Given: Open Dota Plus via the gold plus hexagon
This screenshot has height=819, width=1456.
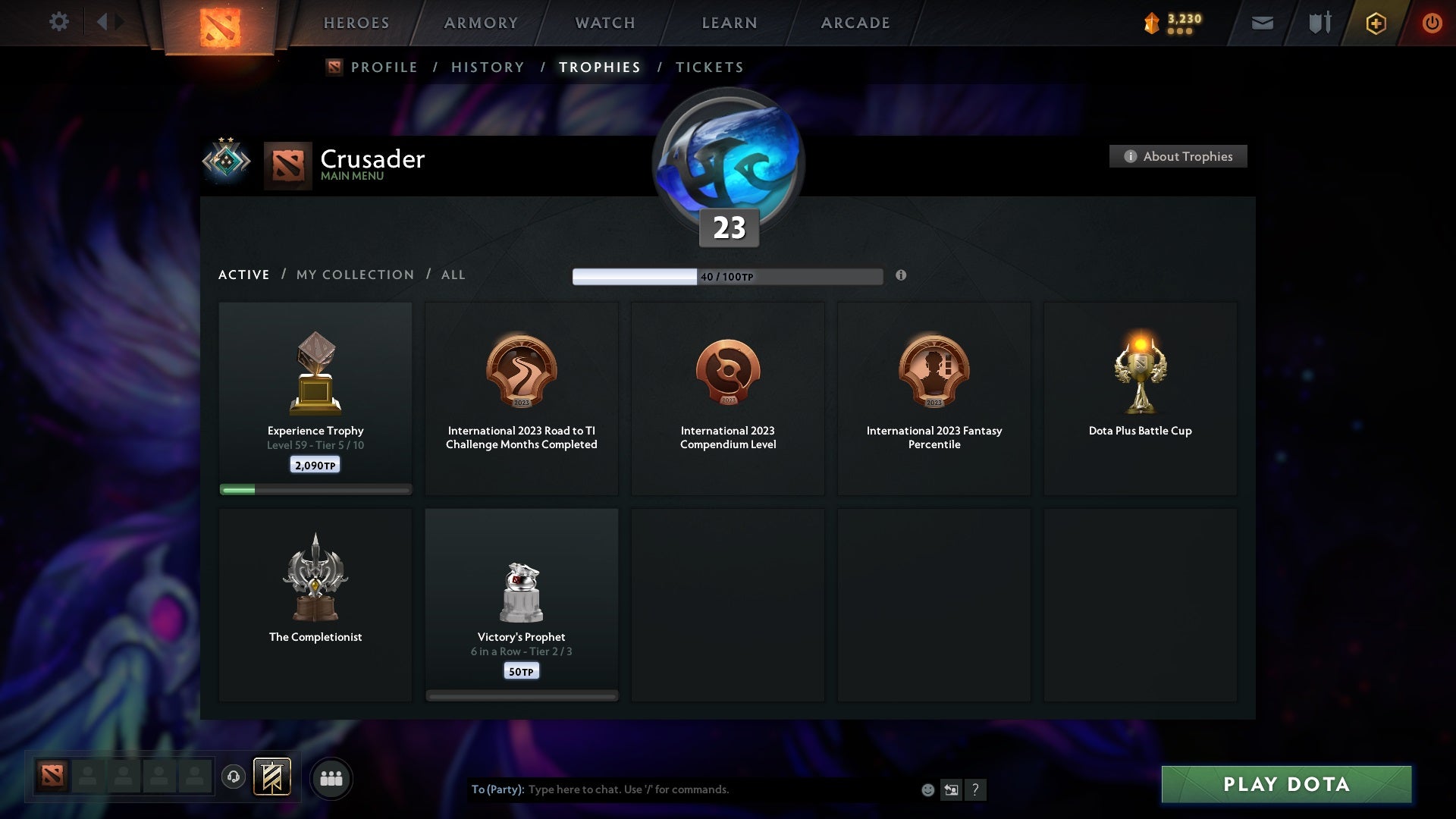Looking at the screenshot, I should click(x=1375, y=23).
